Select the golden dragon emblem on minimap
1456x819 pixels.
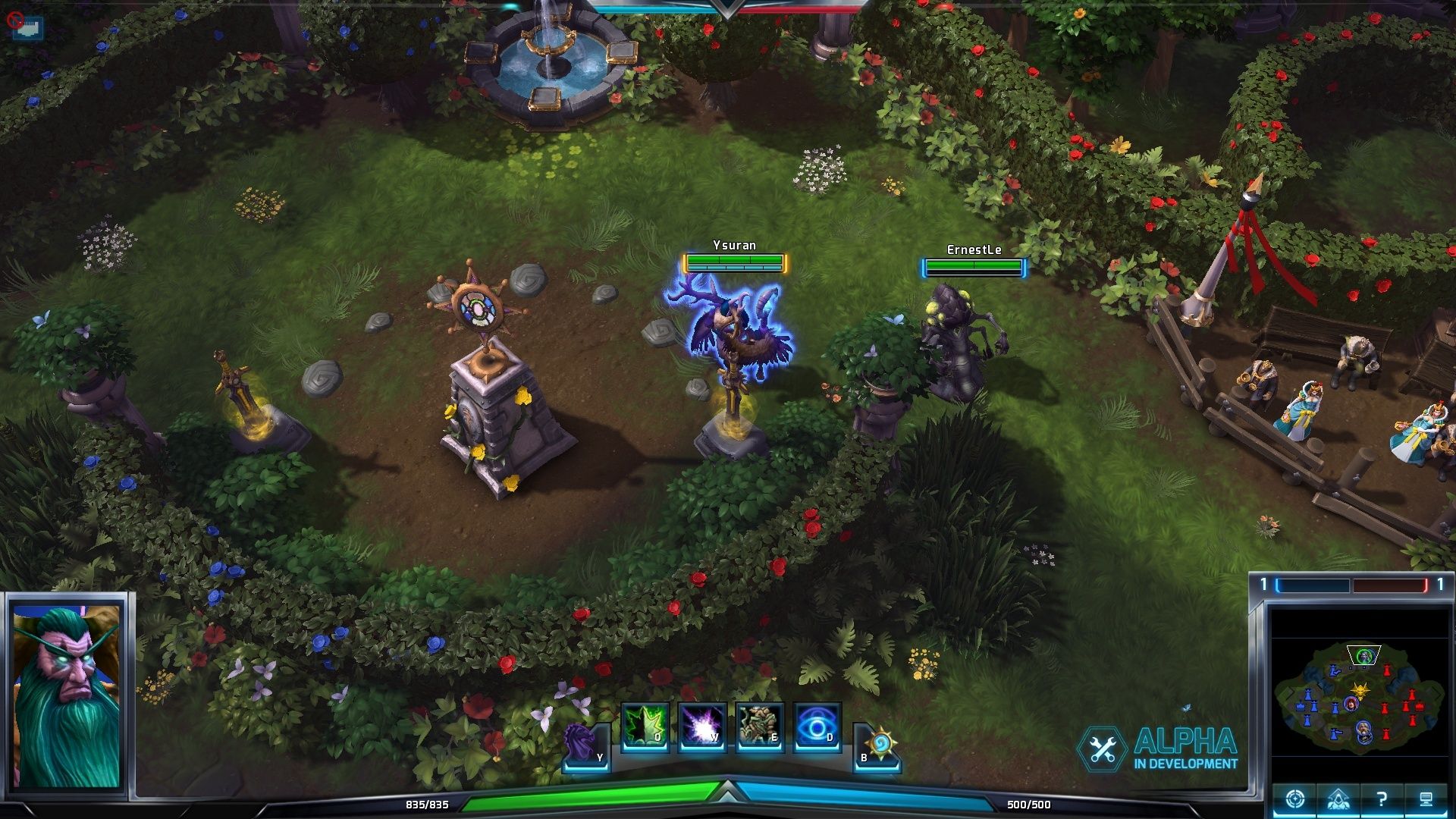pos(1360,690)
